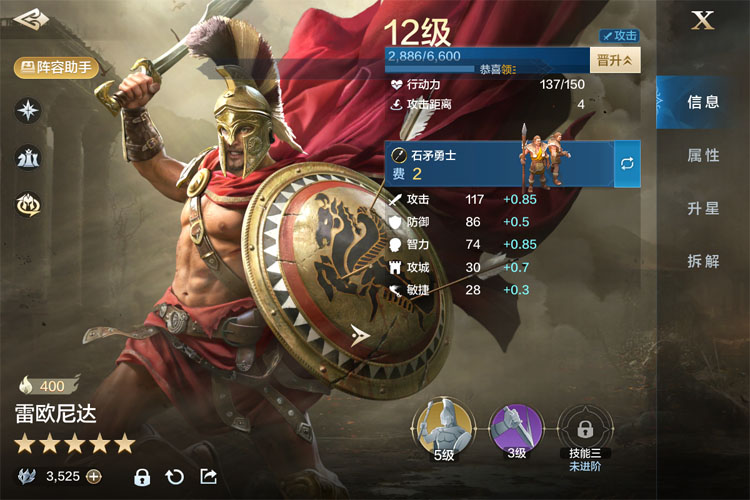750x500 pixels.
Task: Open the 阵容助手 lineup assistant
Action: pyautogui.click(x=56, y=67)
